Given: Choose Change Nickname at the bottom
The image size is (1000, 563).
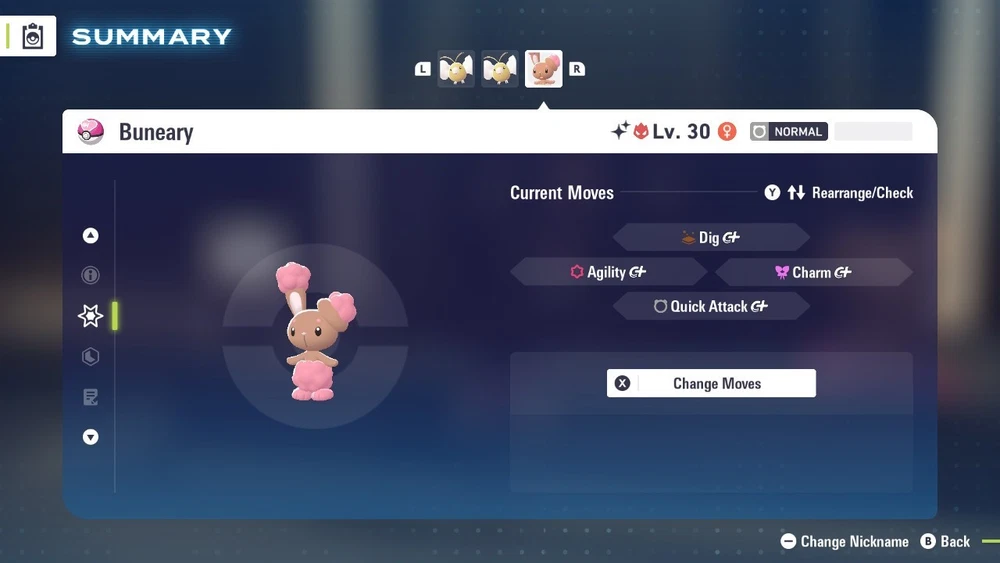Looking at the screenshot, I should (845, 541).
